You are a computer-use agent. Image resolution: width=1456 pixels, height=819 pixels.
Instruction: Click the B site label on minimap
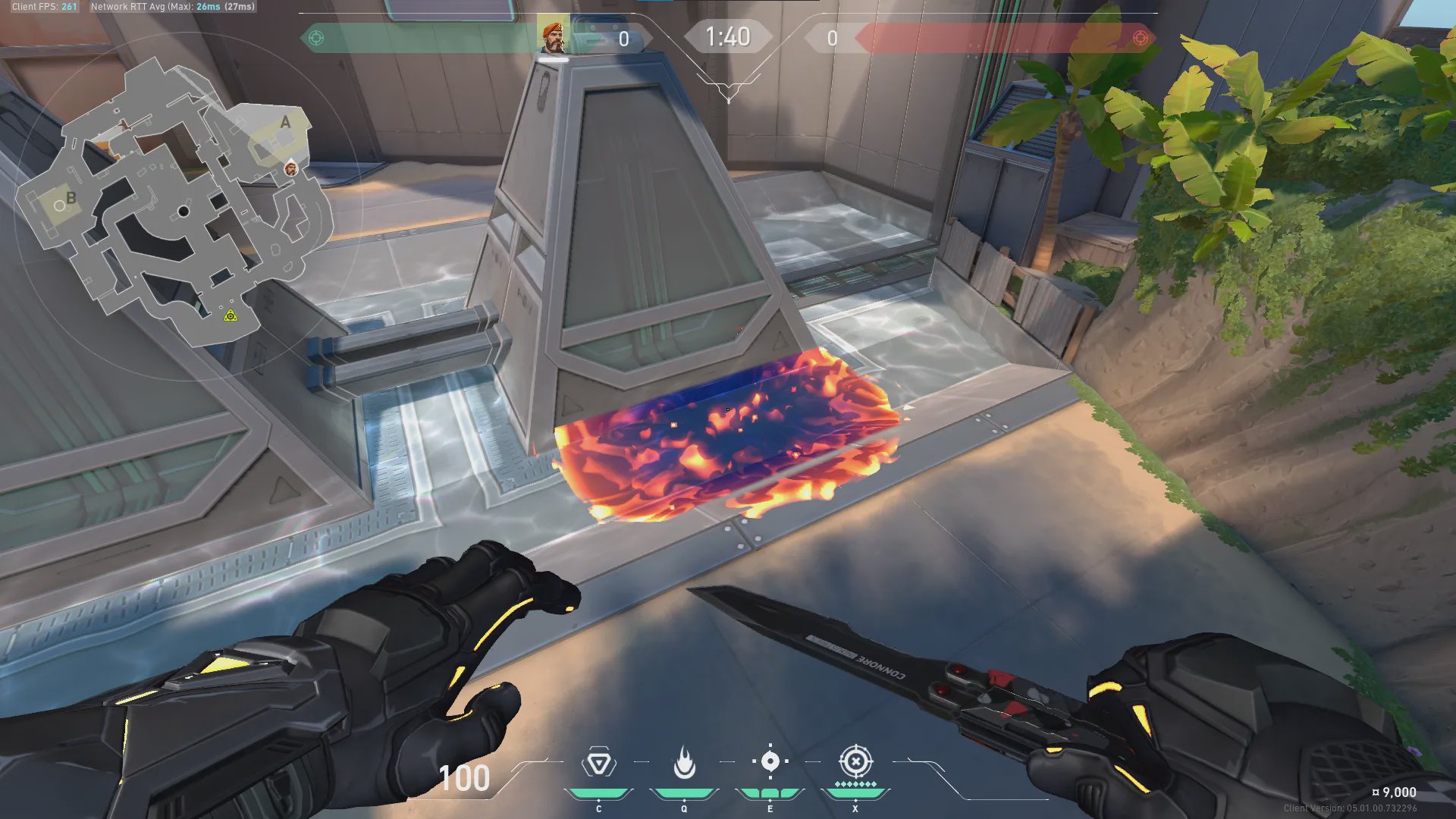71,198
